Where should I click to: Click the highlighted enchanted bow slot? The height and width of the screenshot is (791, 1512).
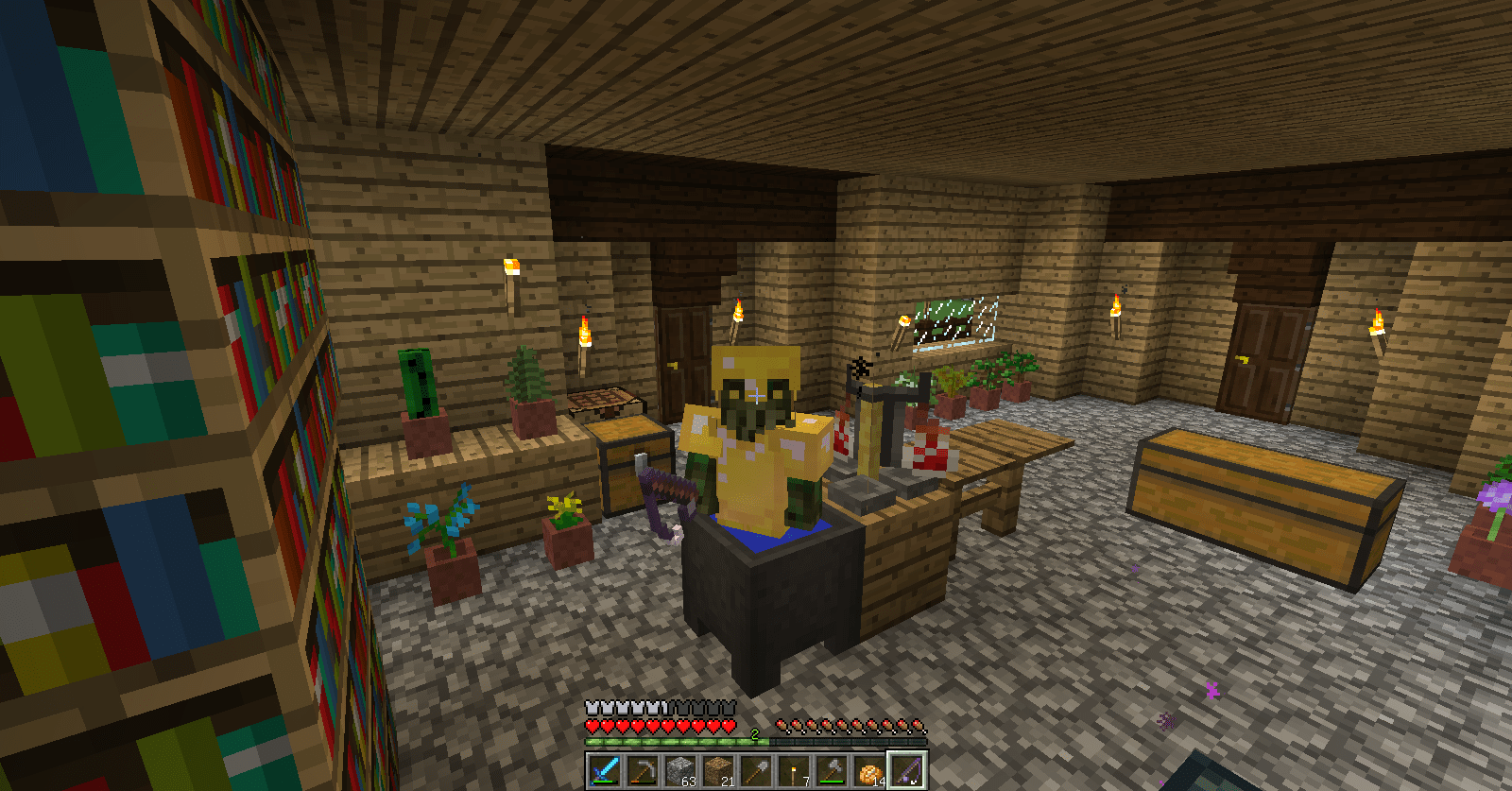point(907,770)
